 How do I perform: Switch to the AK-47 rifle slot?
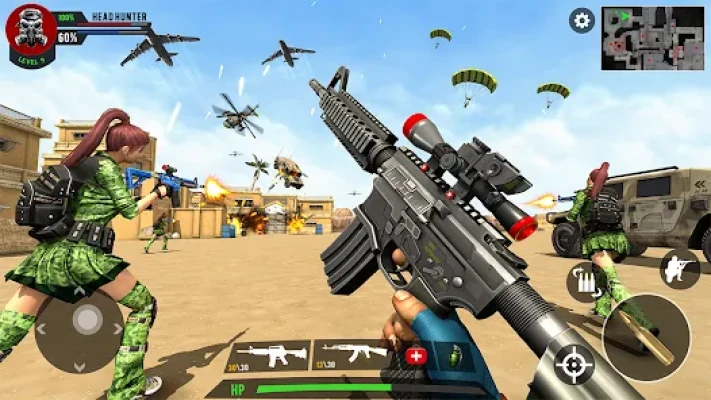[x=355, y=353]
